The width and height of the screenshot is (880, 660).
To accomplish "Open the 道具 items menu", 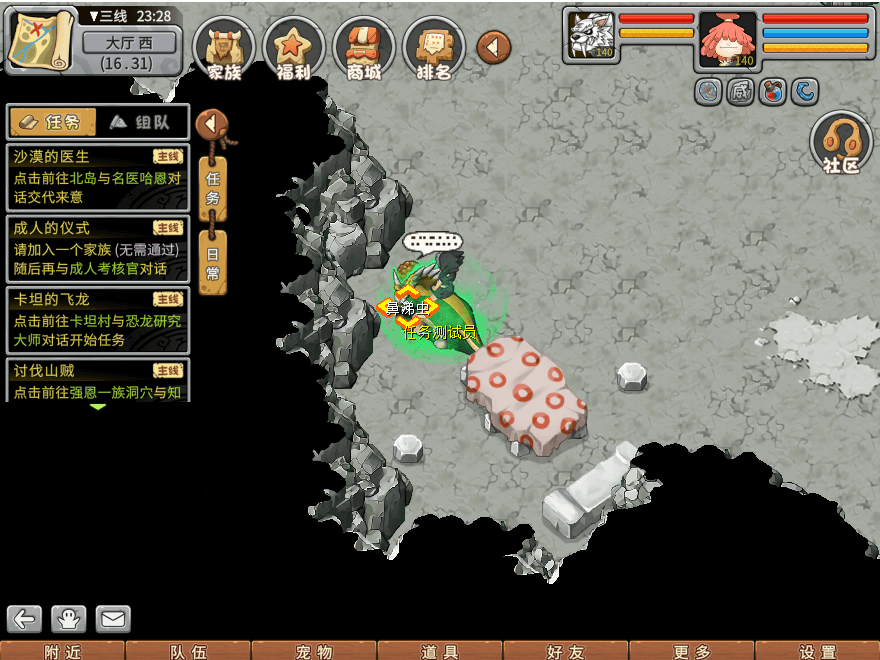I will [x=440, y=652].
